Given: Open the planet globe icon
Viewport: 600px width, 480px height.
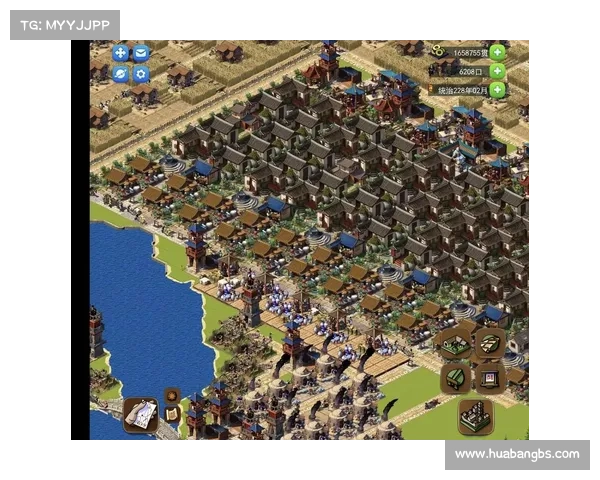Looking at the screenshot, I should tap(120, 73).
